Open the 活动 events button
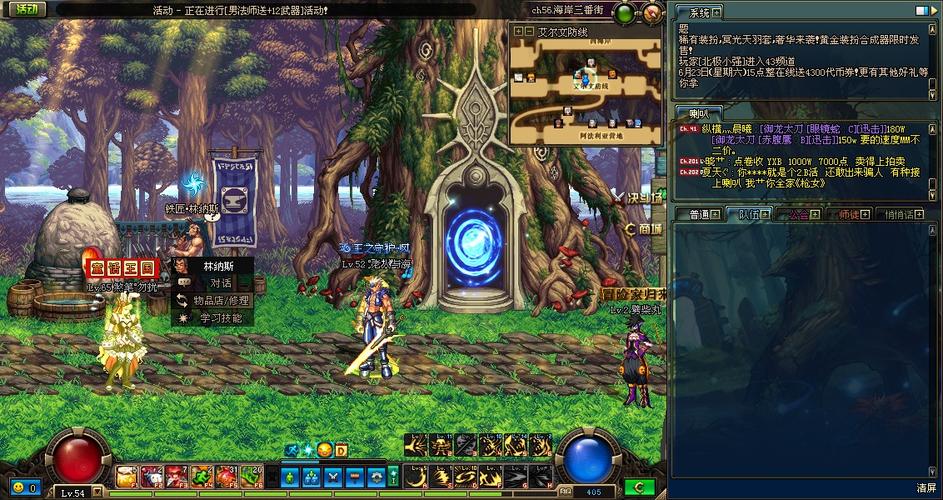The width and height of the screenshot is (943, 500). 28,10
